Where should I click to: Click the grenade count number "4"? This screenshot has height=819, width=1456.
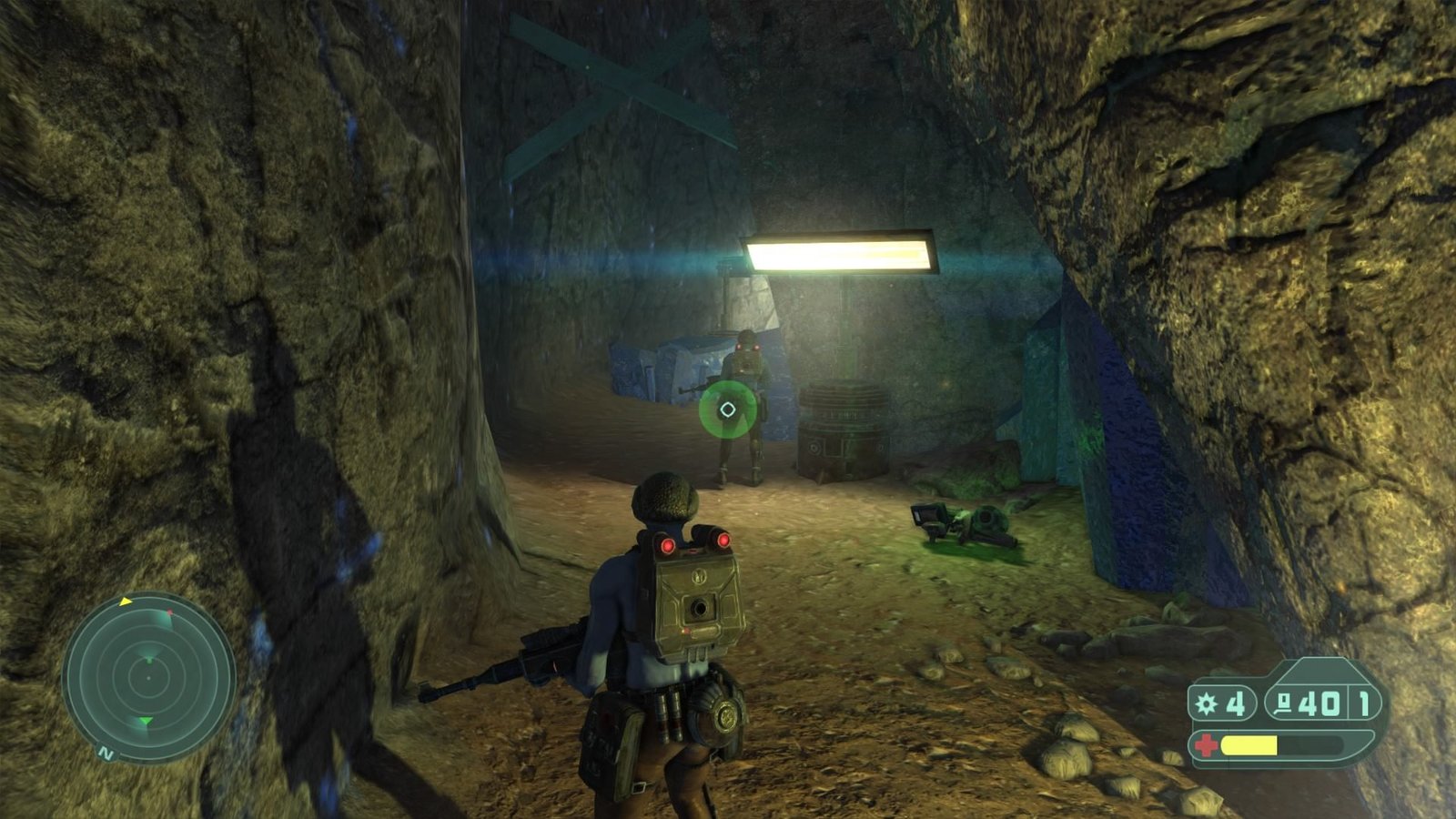click(x=1235, y=704)
